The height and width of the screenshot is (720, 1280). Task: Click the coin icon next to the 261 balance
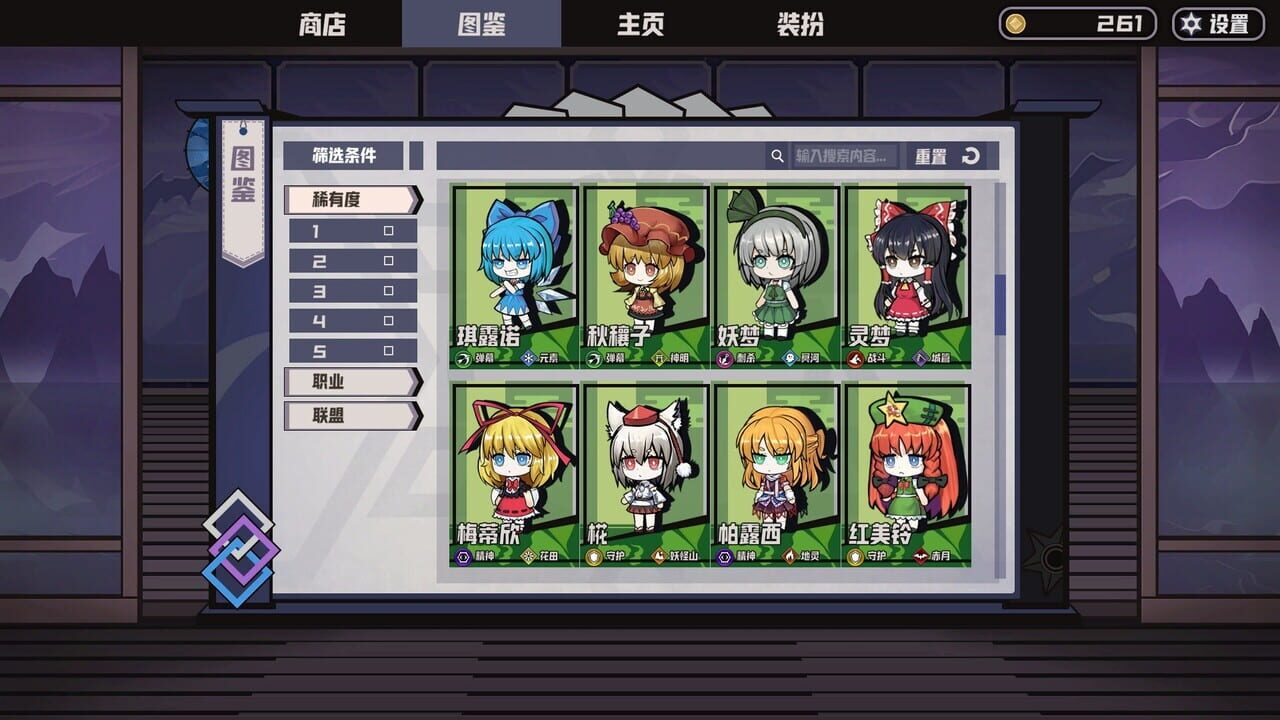tap(1017, 22)
